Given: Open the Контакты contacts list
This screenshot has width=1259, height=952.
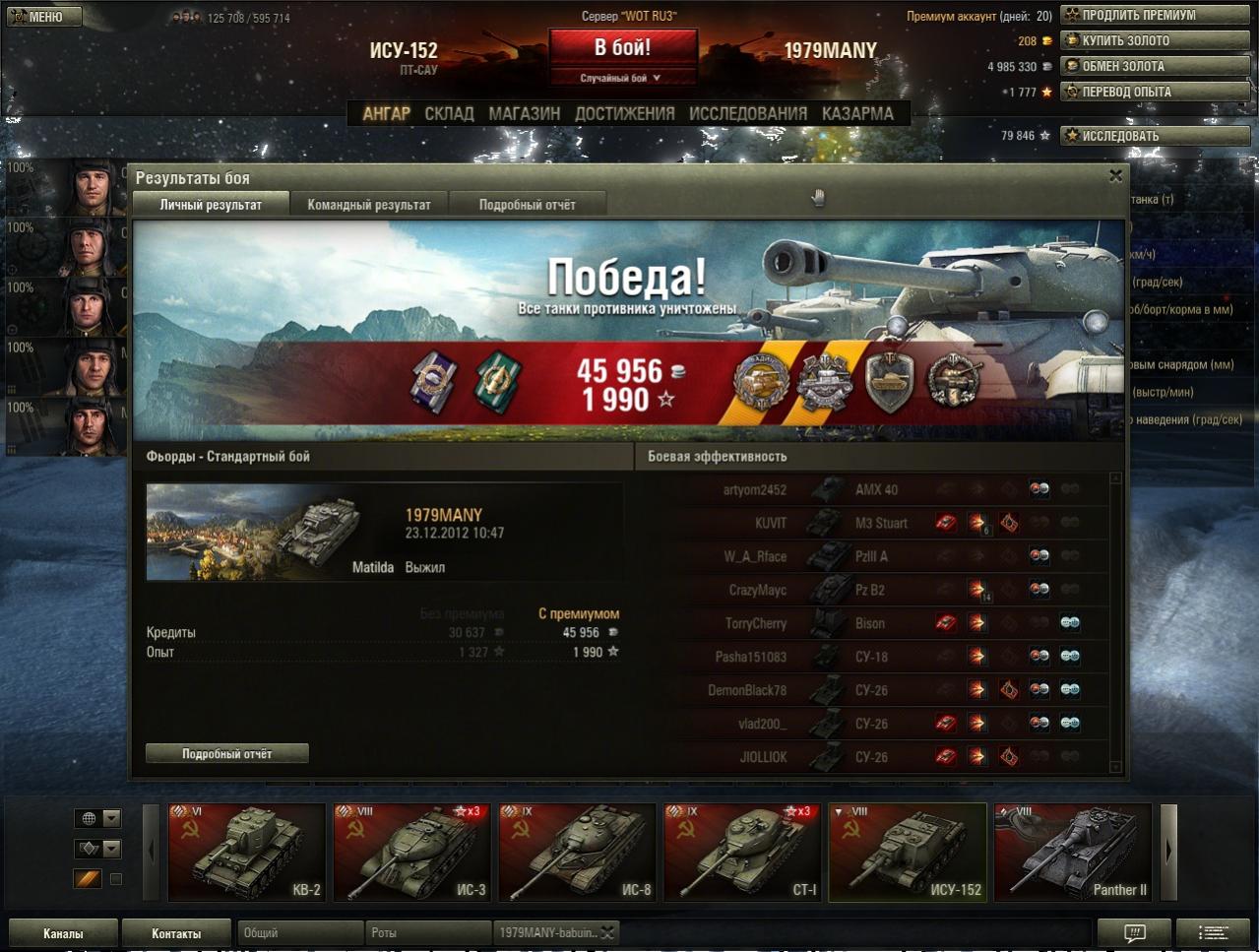Looking at the screenshot, I should tap(176, 933).
